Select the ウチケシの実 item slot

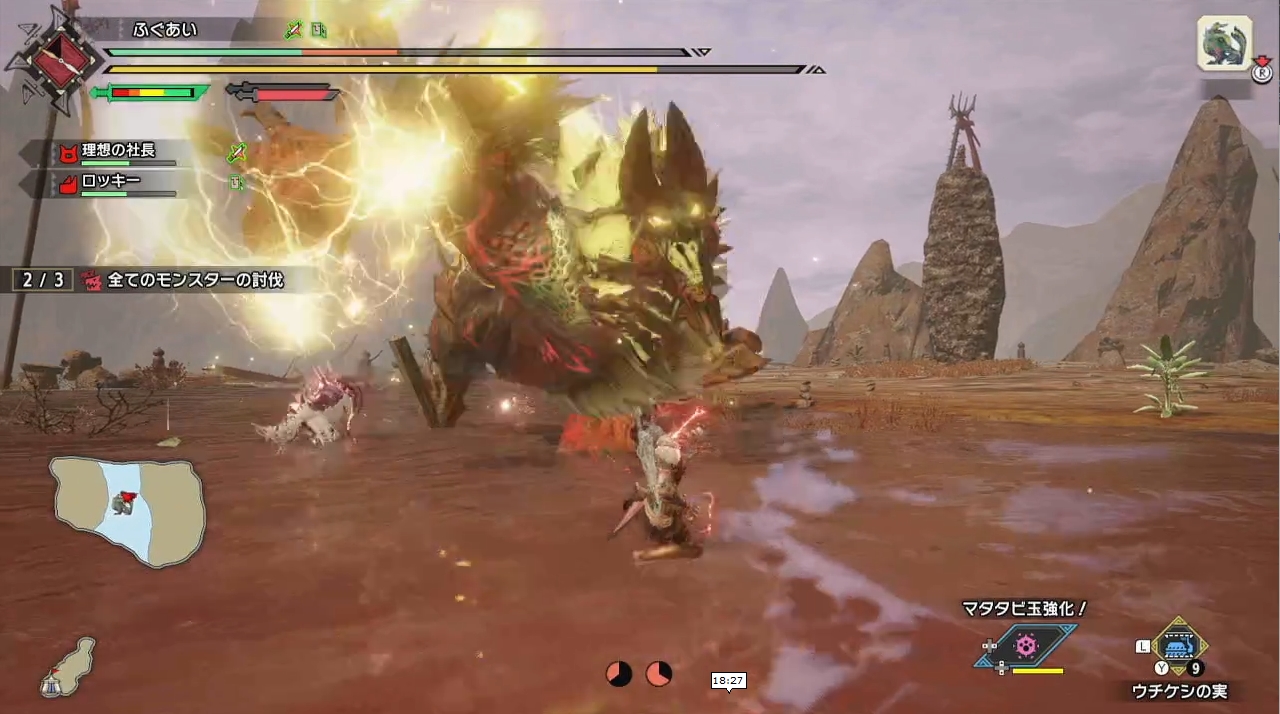(1180, 646)
